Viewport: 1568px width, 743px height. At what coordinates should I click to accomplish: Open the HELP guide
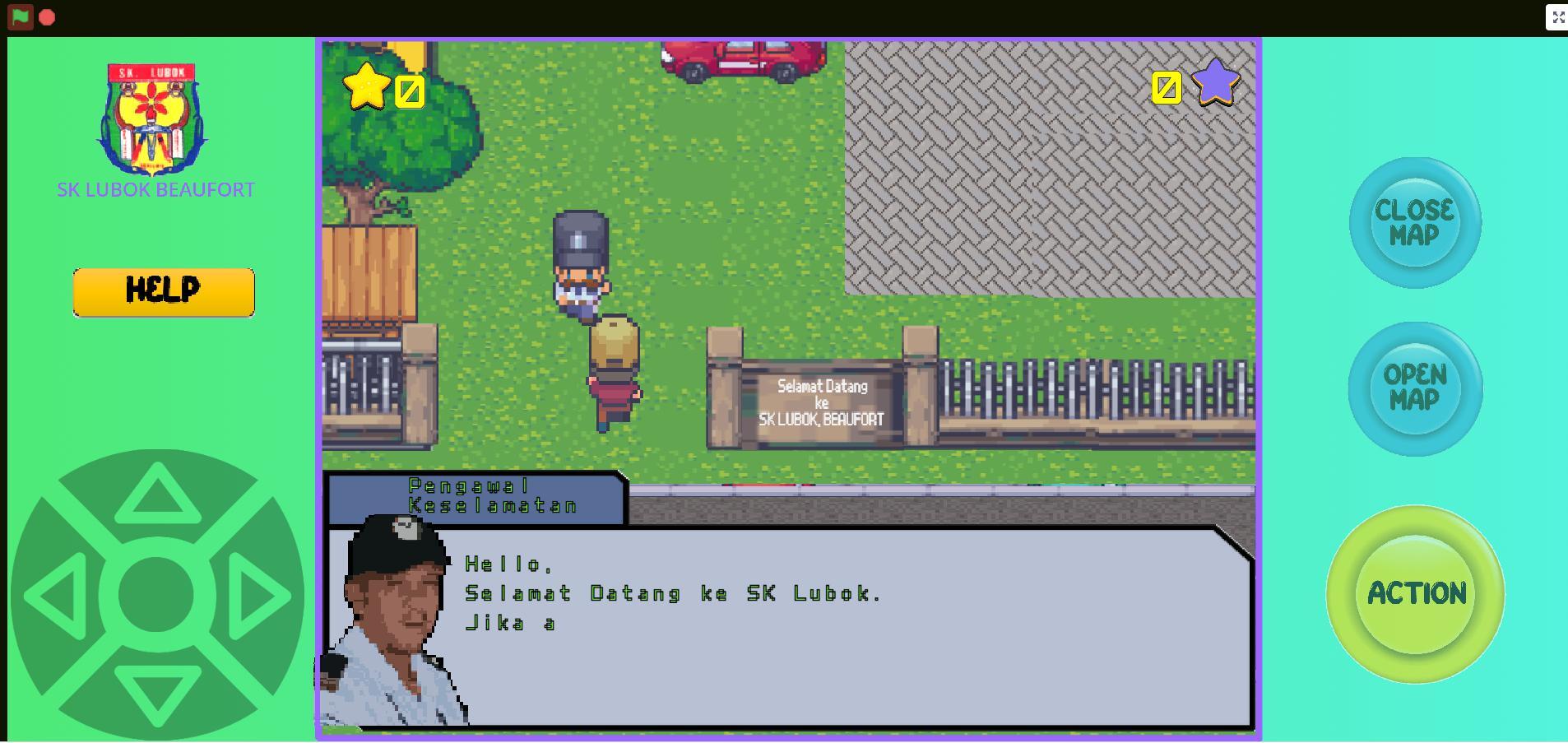tap(162, 291)
